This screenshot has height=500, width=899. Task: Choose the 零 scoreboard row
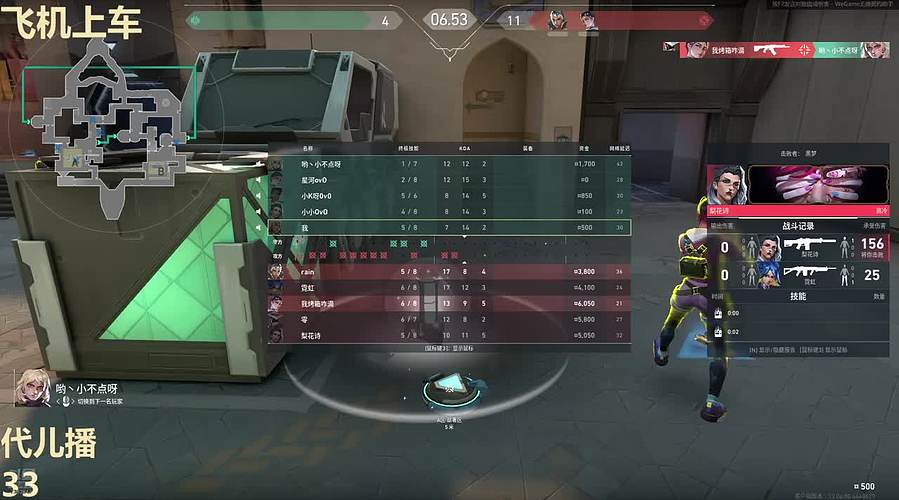point(450,319)
